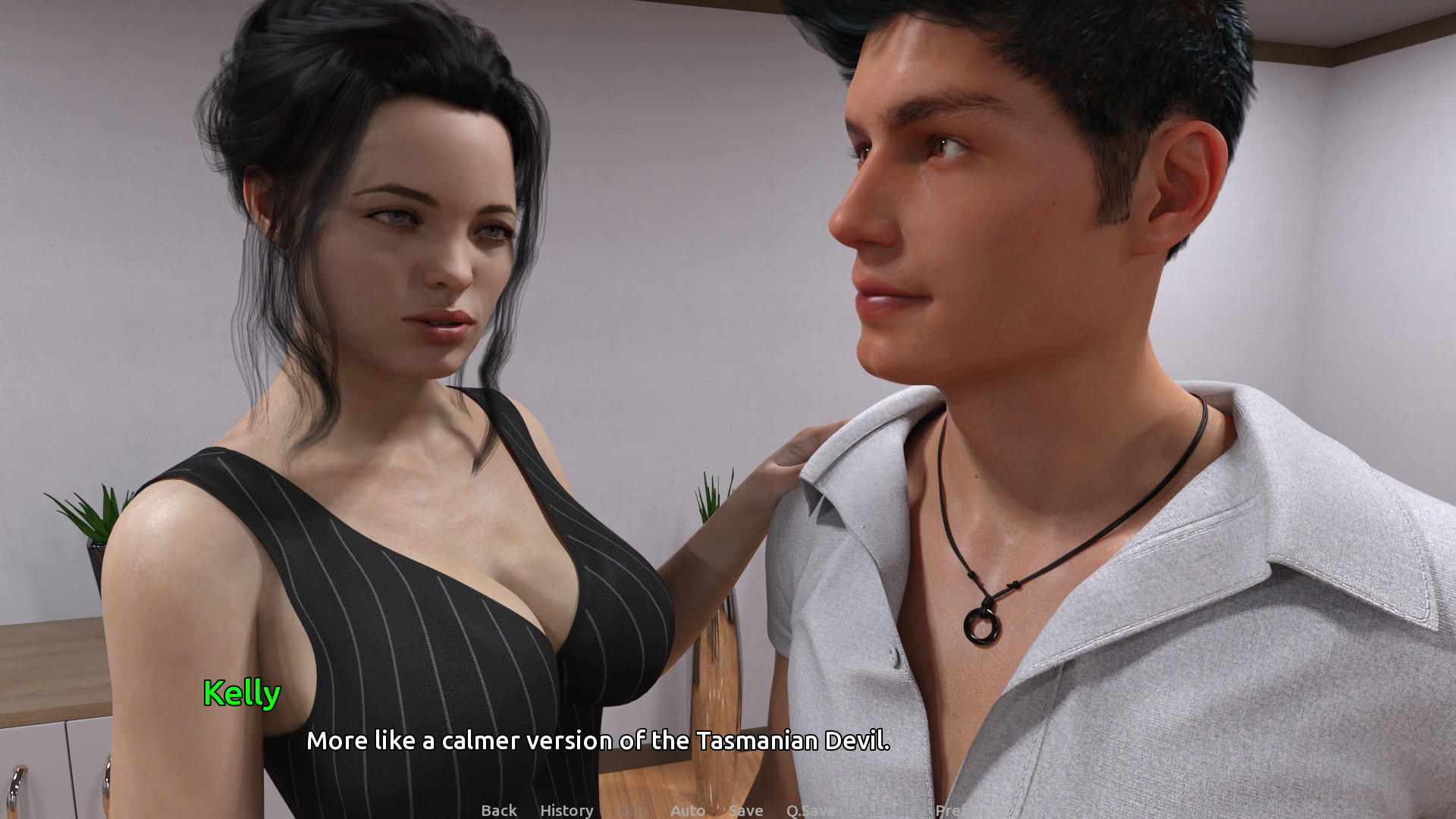1456x819 pixels.
Task: Select Skip to fast-forward seen dialogue
Action: tap(632, 810)
